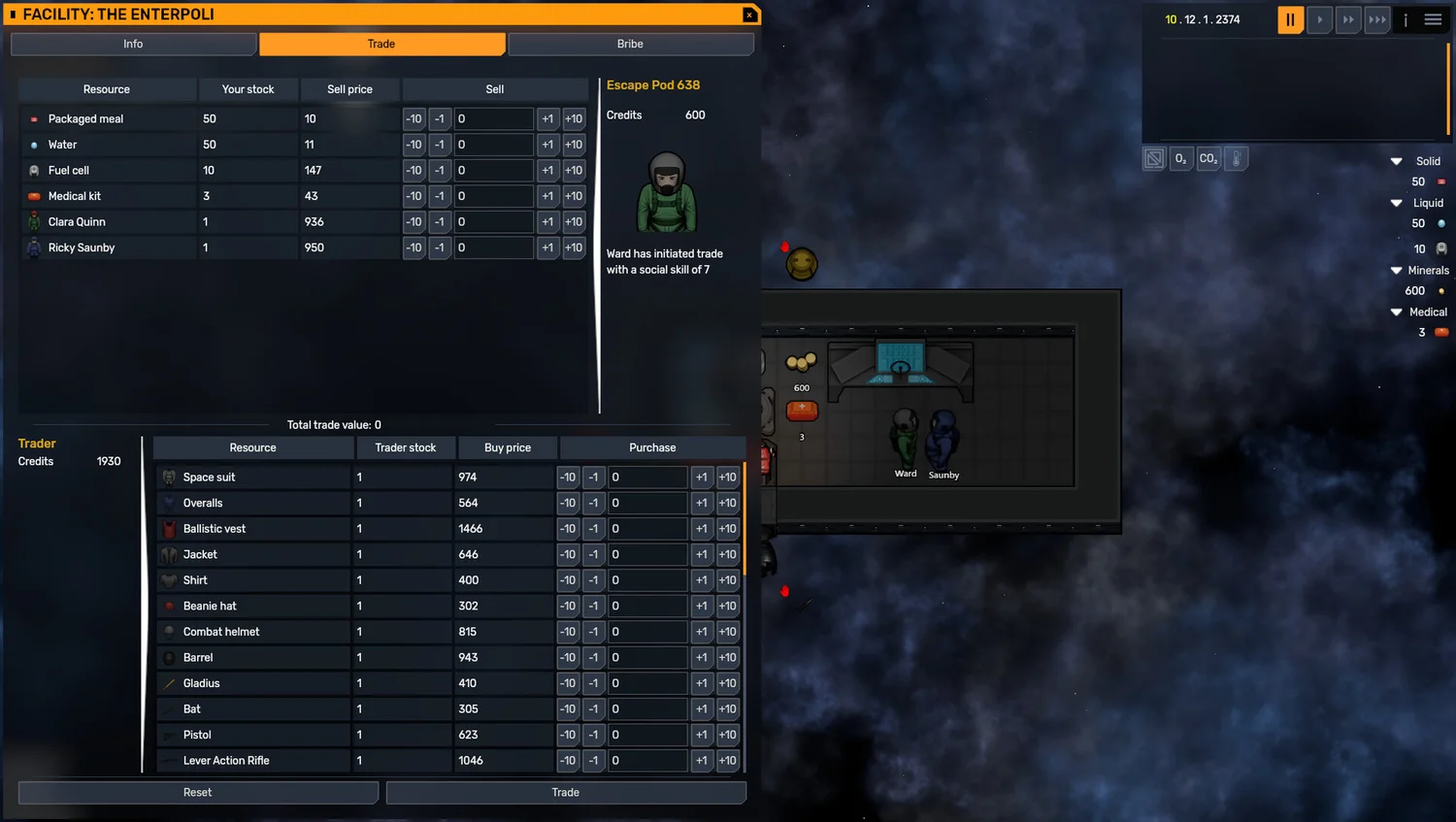Buy one Ballistic vest with plus one

tap(701, 529)
